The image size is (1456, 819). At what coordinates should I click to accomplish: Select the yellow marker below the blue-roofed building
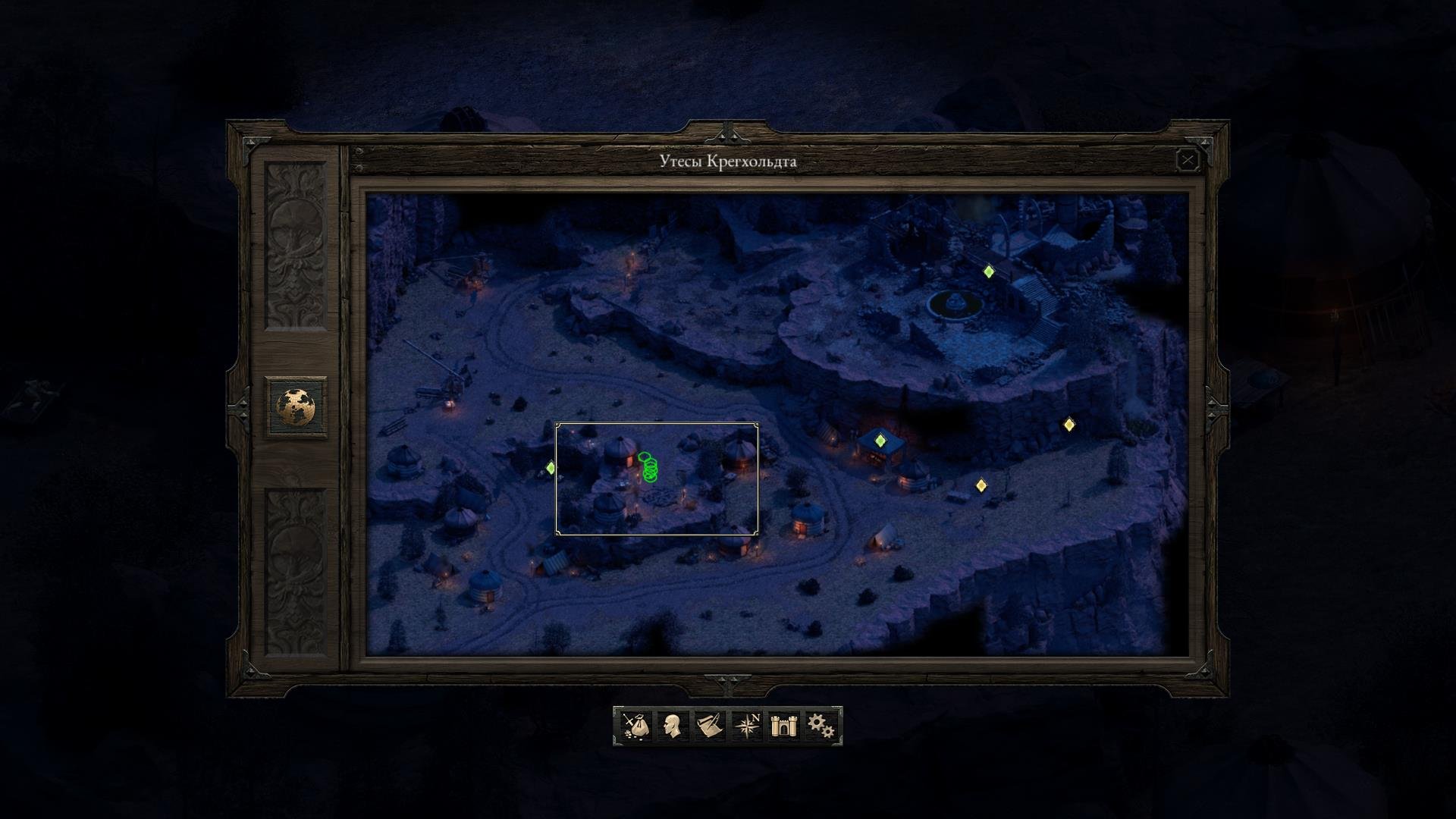coord(981,485)
